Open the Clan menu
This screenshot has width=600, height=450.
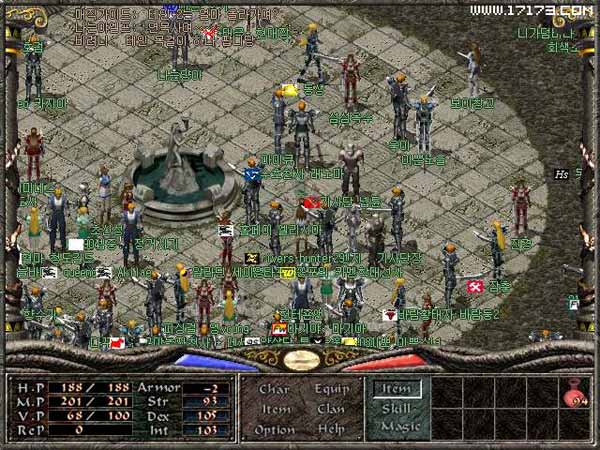click(x=331, y=408)
